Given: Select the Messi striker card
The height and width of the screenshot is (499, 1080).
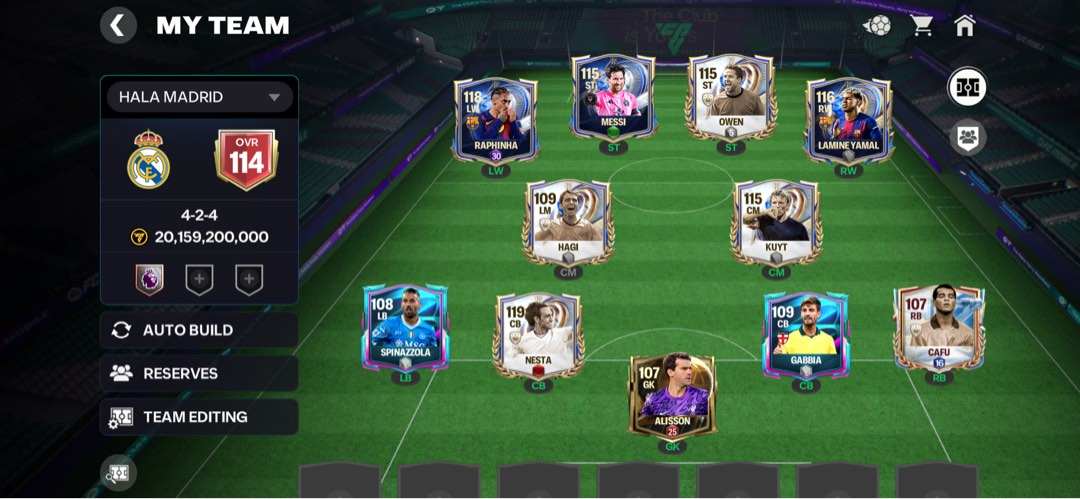Looking at the screenshot, I should [x=613, y=97].
